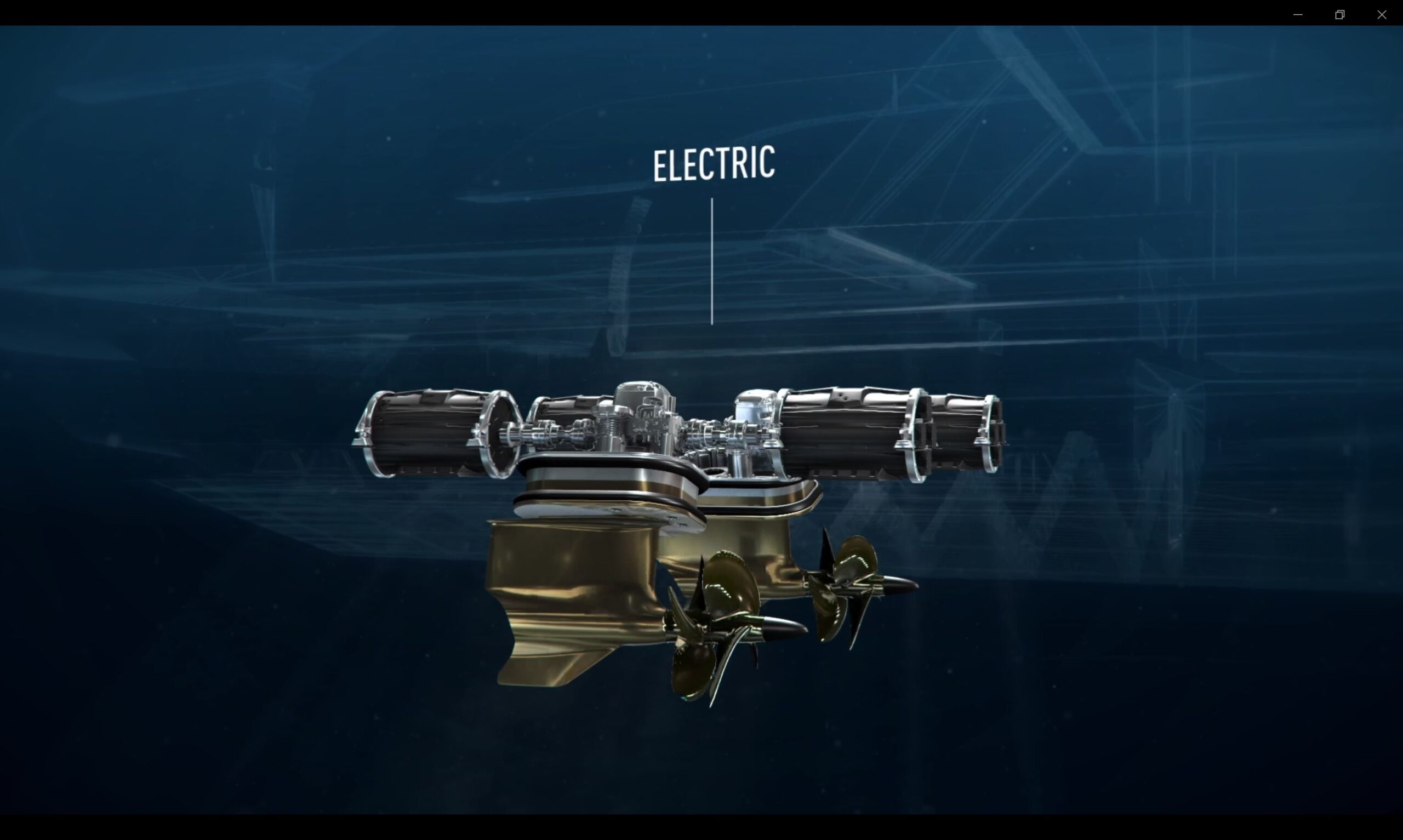Close the application window
1403x840 pixels.
coord(1382,15)
